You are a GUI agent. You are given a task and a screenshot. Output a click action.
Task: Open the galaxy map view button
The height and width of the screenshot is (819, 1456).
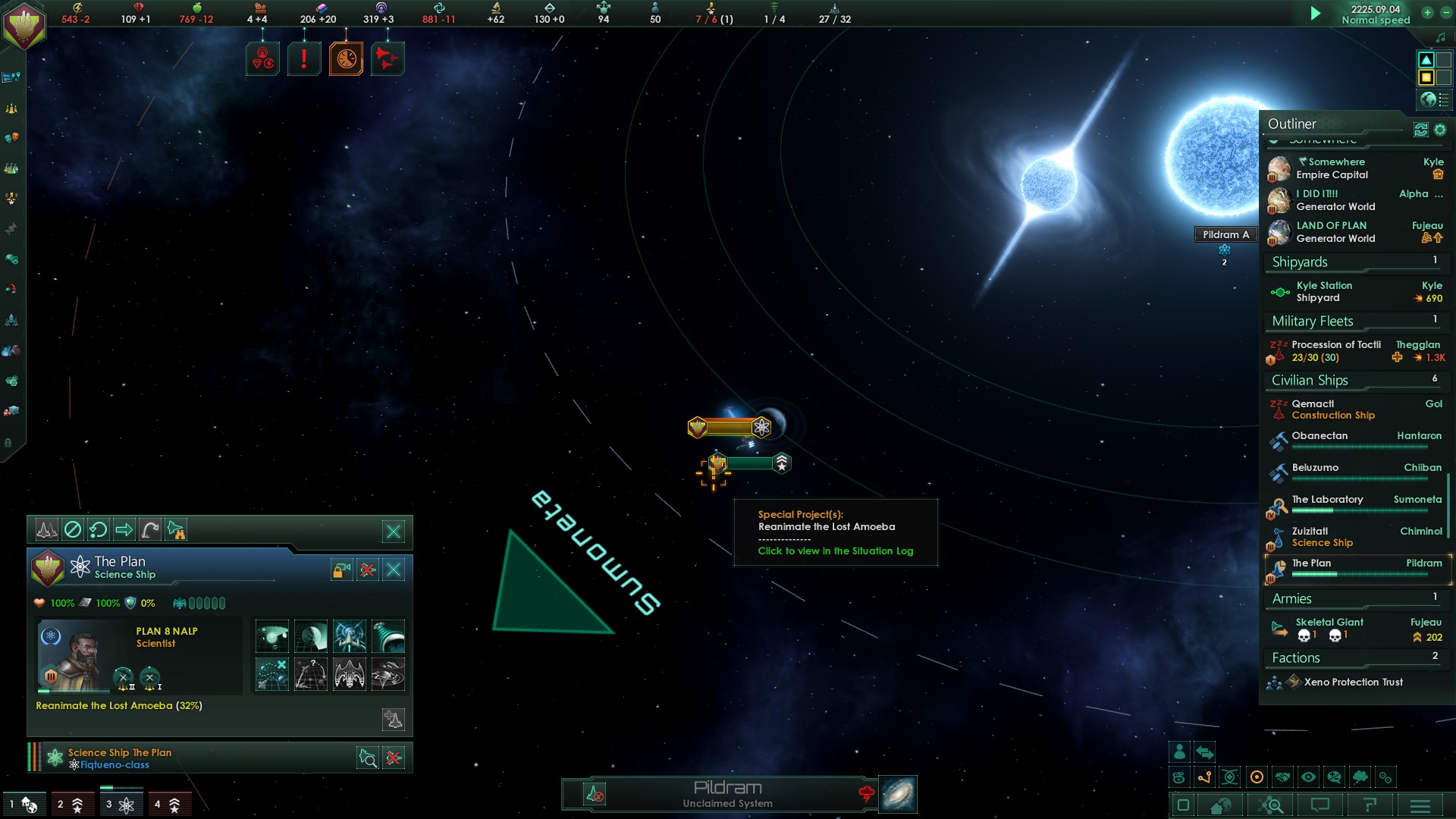(898, 794)
